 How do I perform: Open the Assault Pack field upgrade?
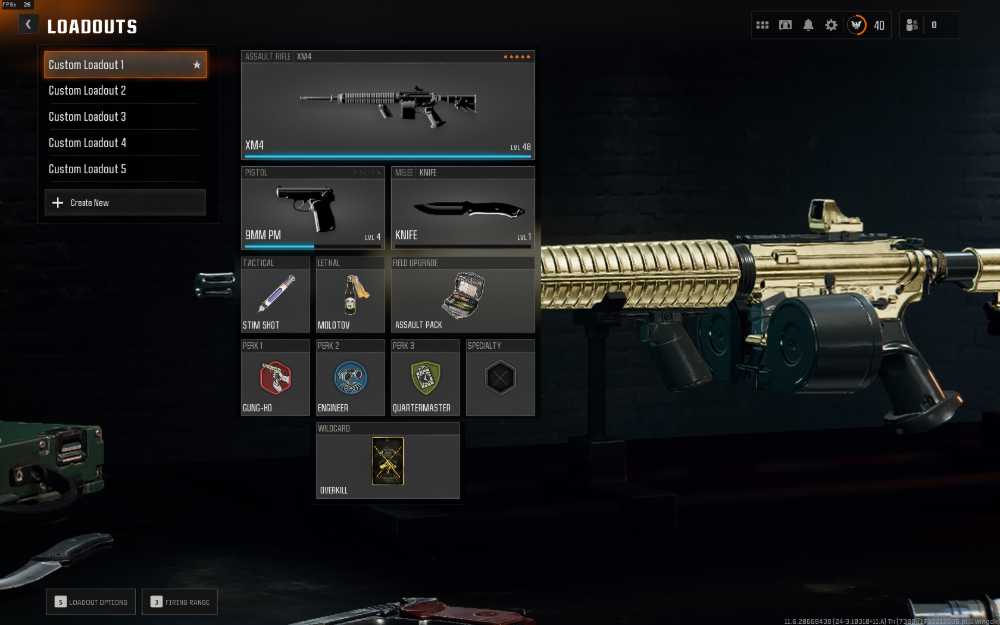pyautogui.click(x=462, y=295)
